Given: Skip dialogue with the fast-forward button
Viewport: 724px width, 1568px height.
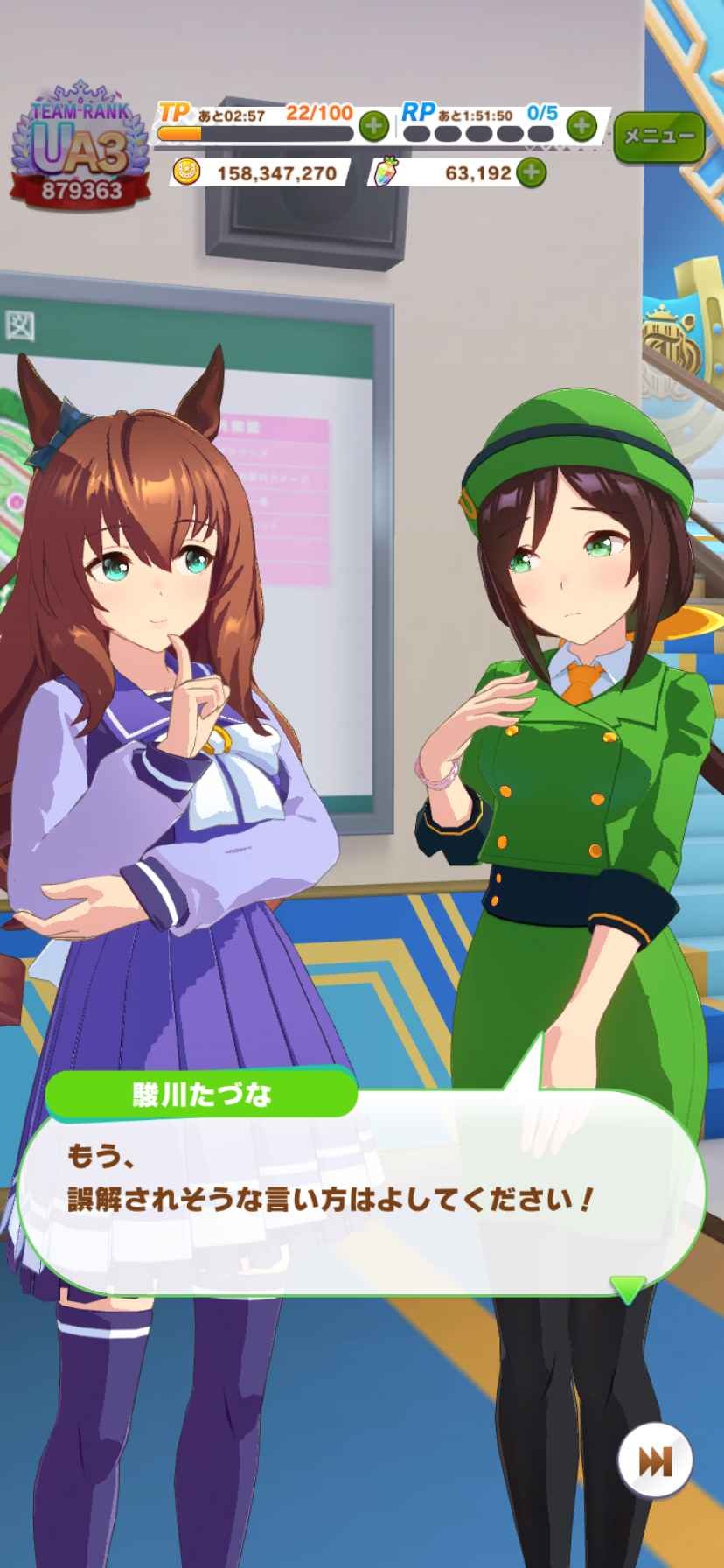Looking at the screenshot, I should 655,1460.
